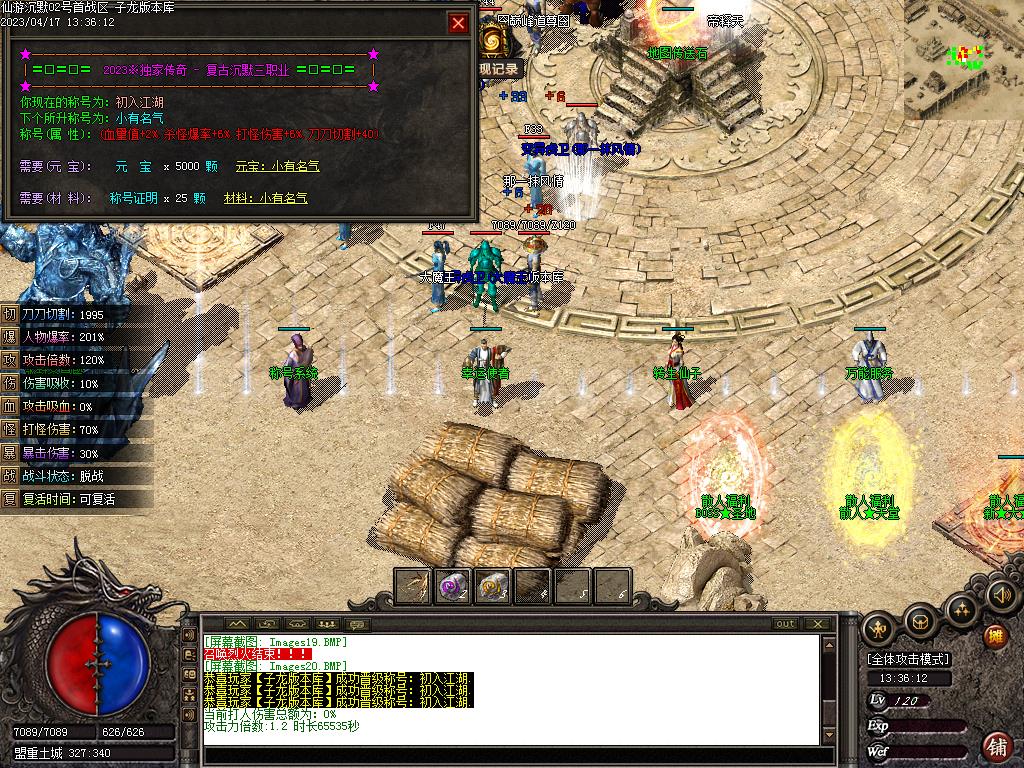Select the speech-bubble chat channel tab

(357, 625)
